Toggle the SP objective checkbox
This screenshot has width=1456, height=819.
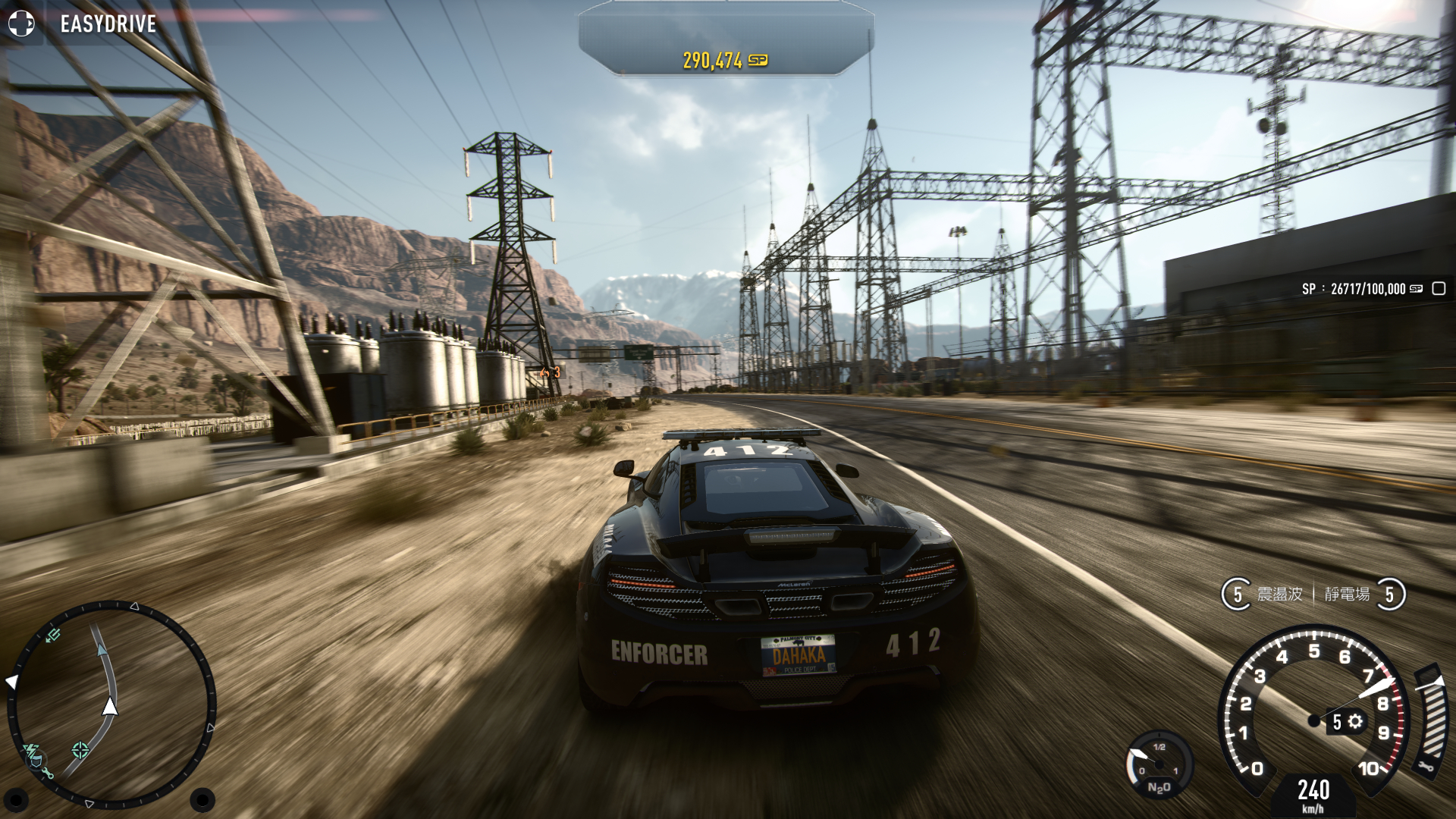coord(1439,288)
